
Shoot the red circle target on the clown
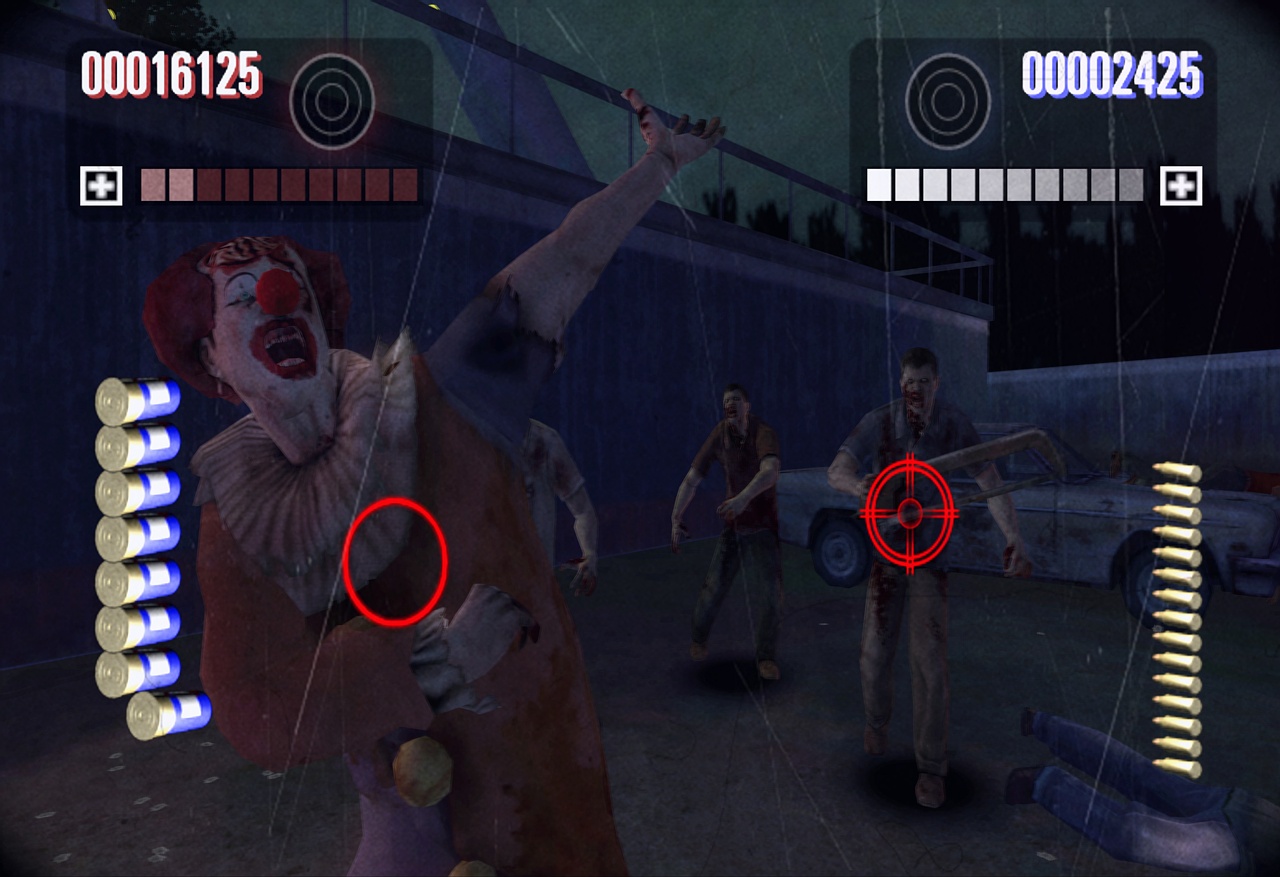point(395,560)
